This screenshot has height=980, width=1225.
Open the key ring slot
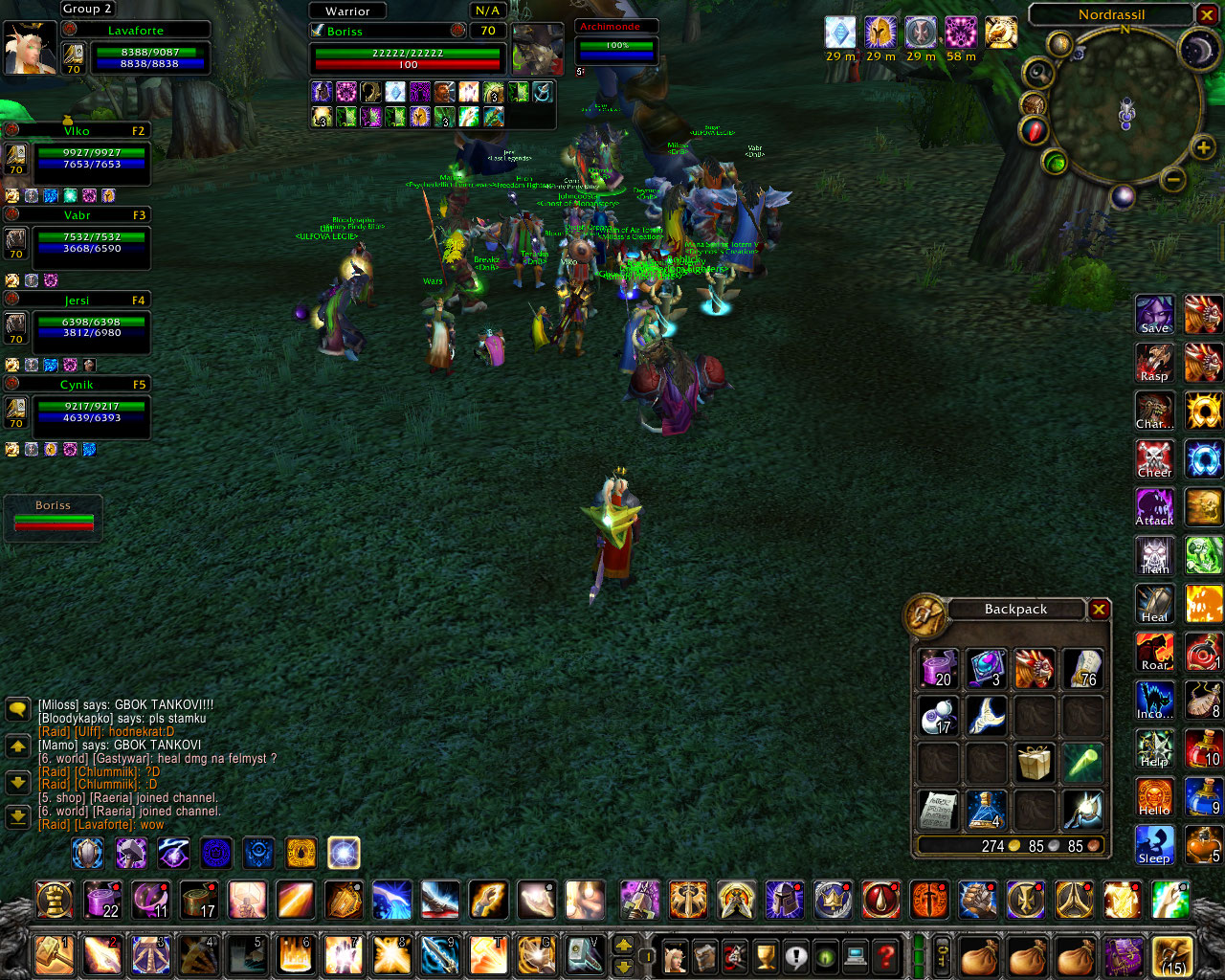coord(942,955)
